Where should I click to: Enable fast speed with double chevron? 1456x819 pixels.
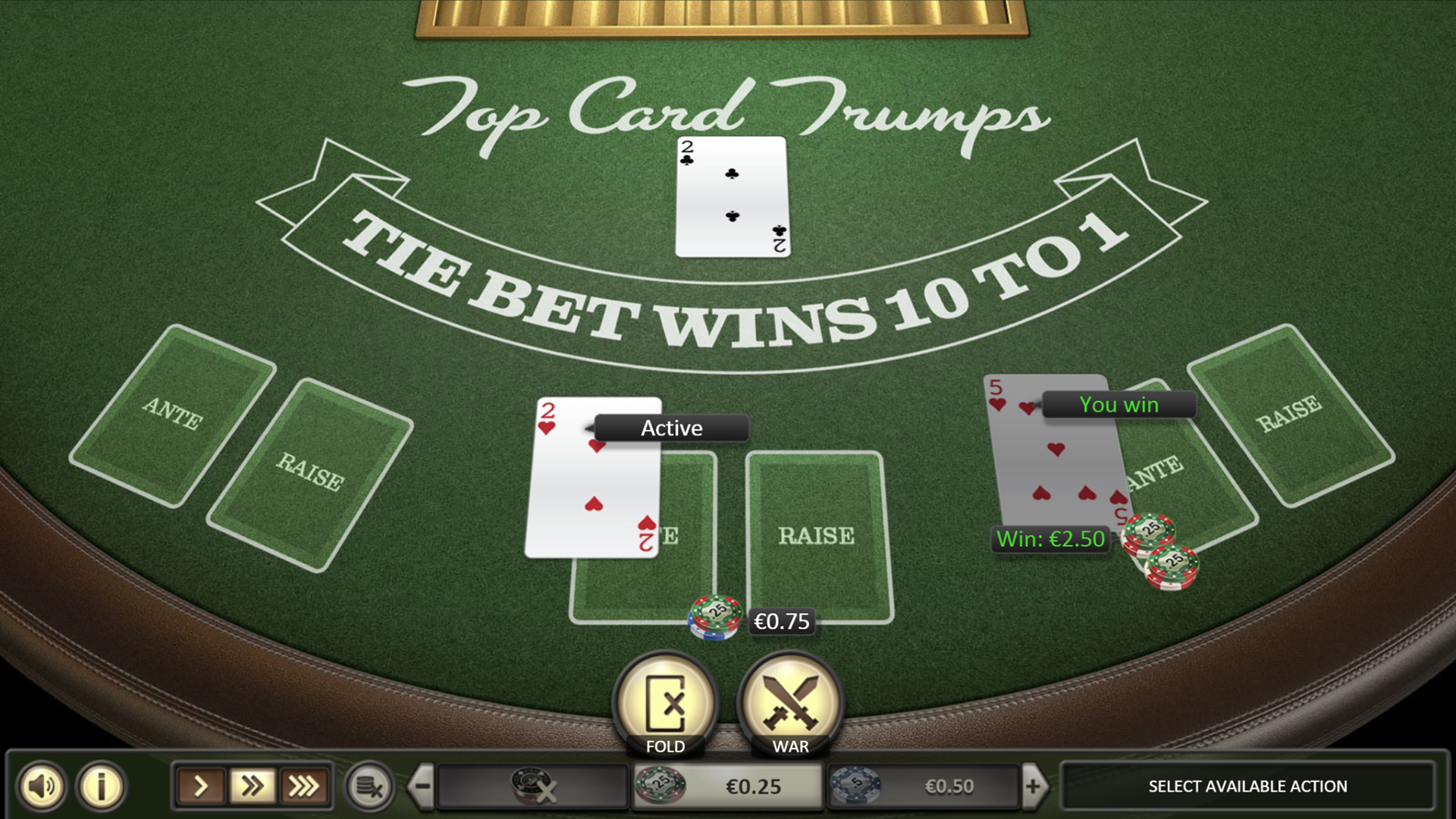pyautogui.click(x=253, y=786)
